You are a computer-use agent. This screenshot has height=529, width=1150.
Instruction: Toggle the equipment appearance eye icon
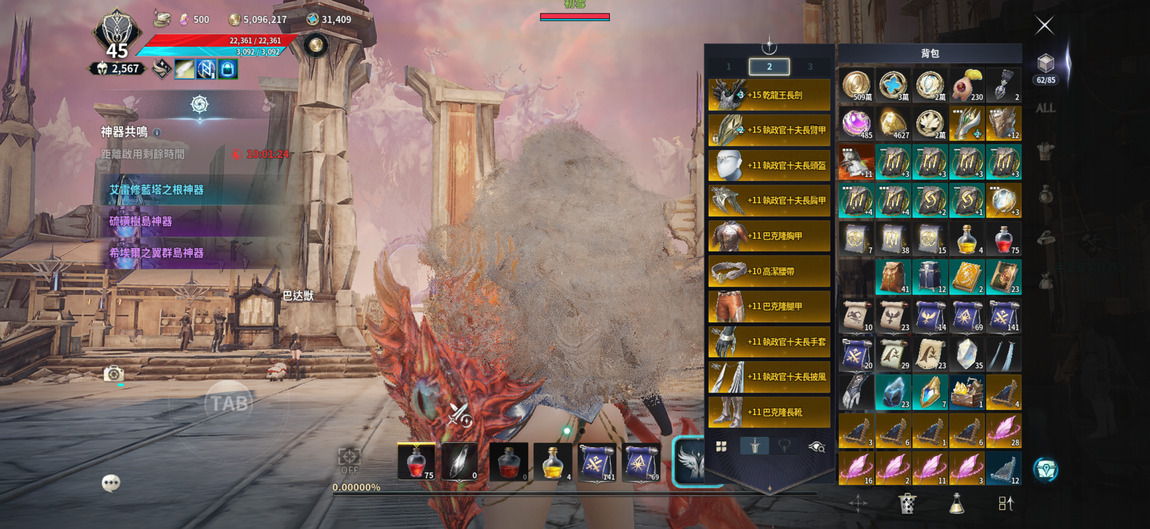point(816,447)
